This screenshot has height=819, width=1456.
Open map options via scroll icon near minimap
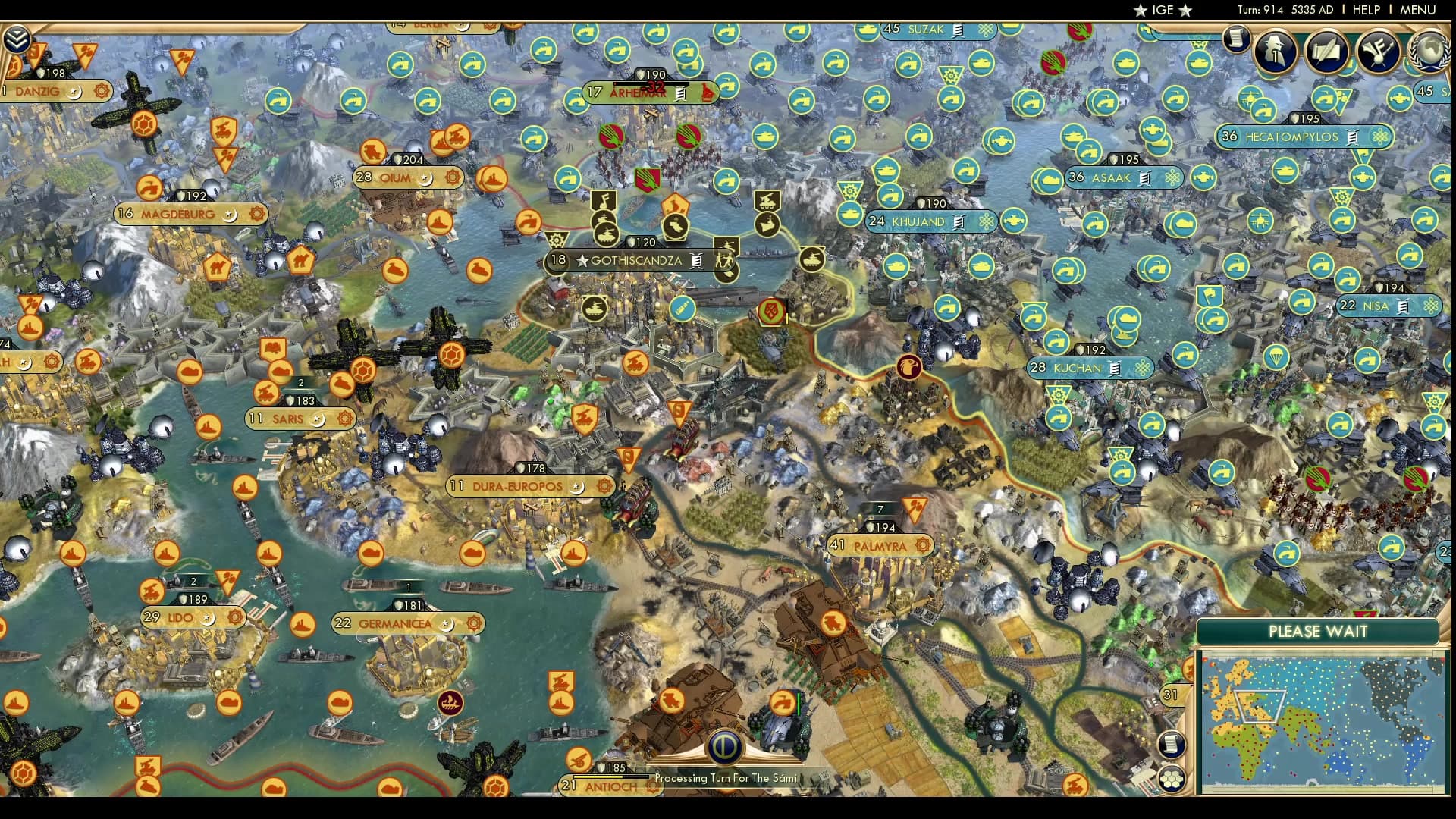(1172, 744)
